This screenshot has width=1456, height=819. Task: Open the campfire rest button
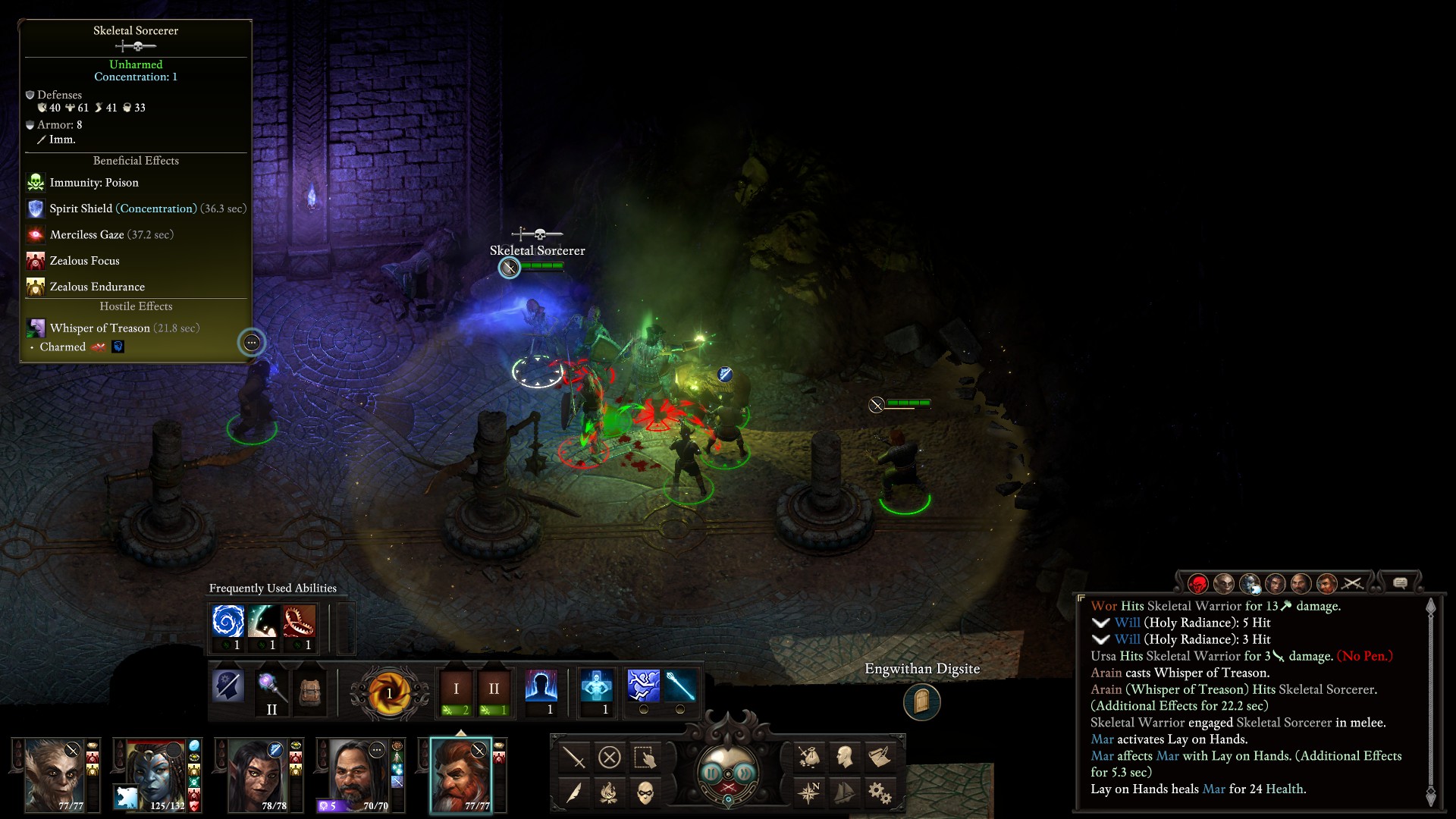point(610,793)
